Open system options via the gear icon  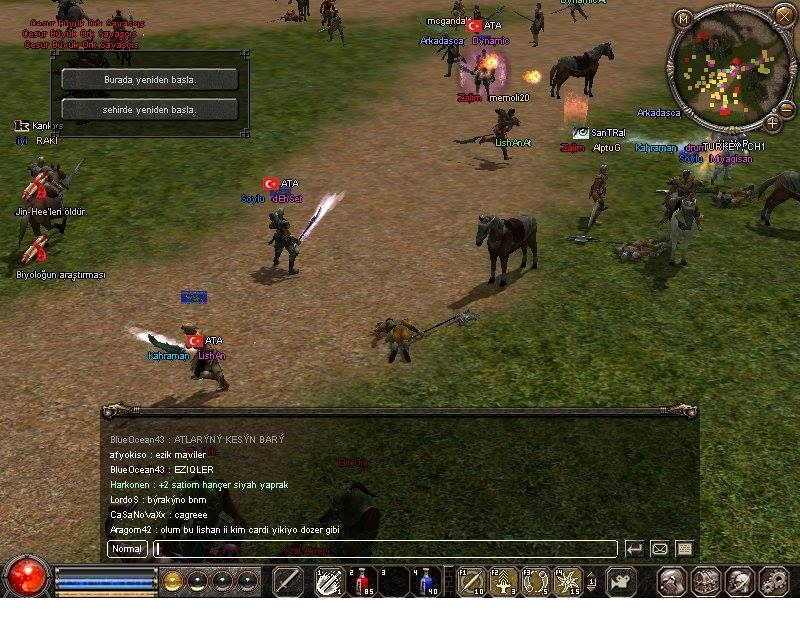tap(774, 581)
